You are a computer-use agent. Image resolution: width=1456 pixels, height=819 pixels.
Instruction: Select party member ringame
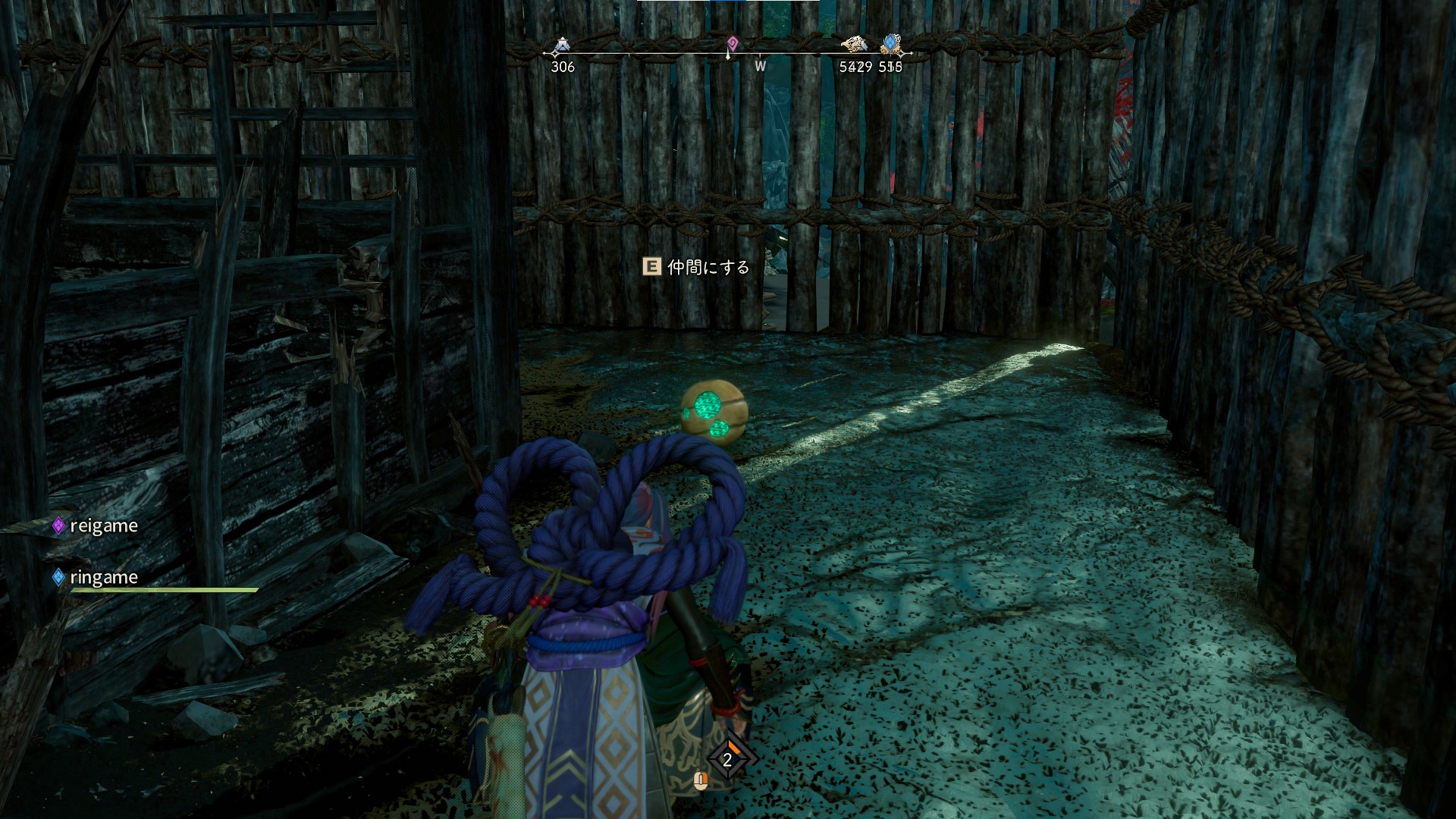pos(103,577)
